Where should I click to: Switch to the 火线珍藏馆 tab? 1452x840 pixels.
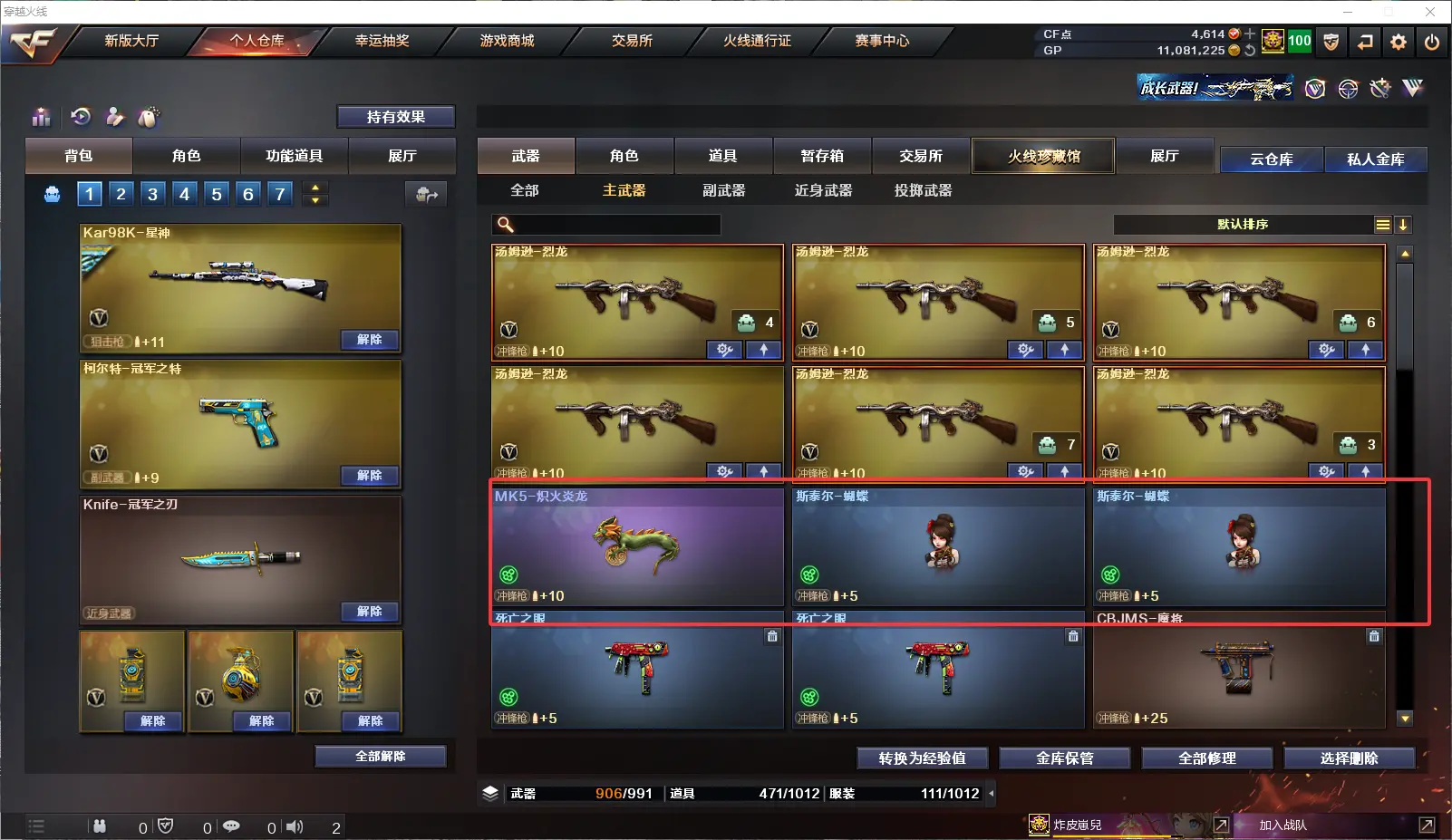click(x=1044, y=156)
